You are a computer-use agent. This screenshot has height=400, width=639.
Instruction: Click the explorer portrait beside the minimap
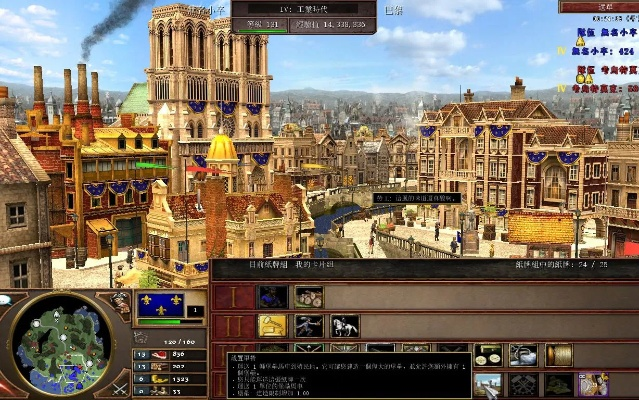121,302
